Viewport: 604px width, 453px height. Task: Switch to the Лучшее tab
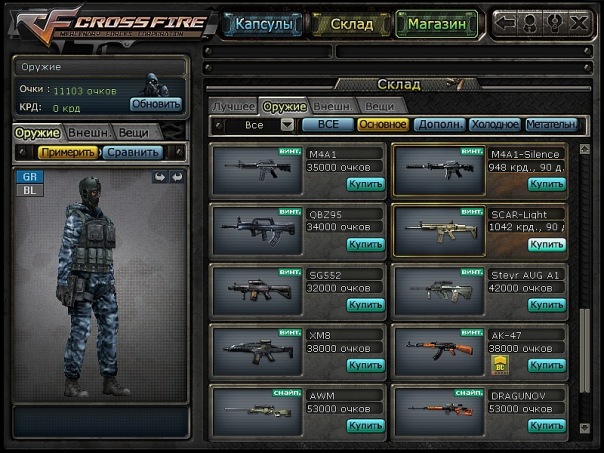point(233,105)
